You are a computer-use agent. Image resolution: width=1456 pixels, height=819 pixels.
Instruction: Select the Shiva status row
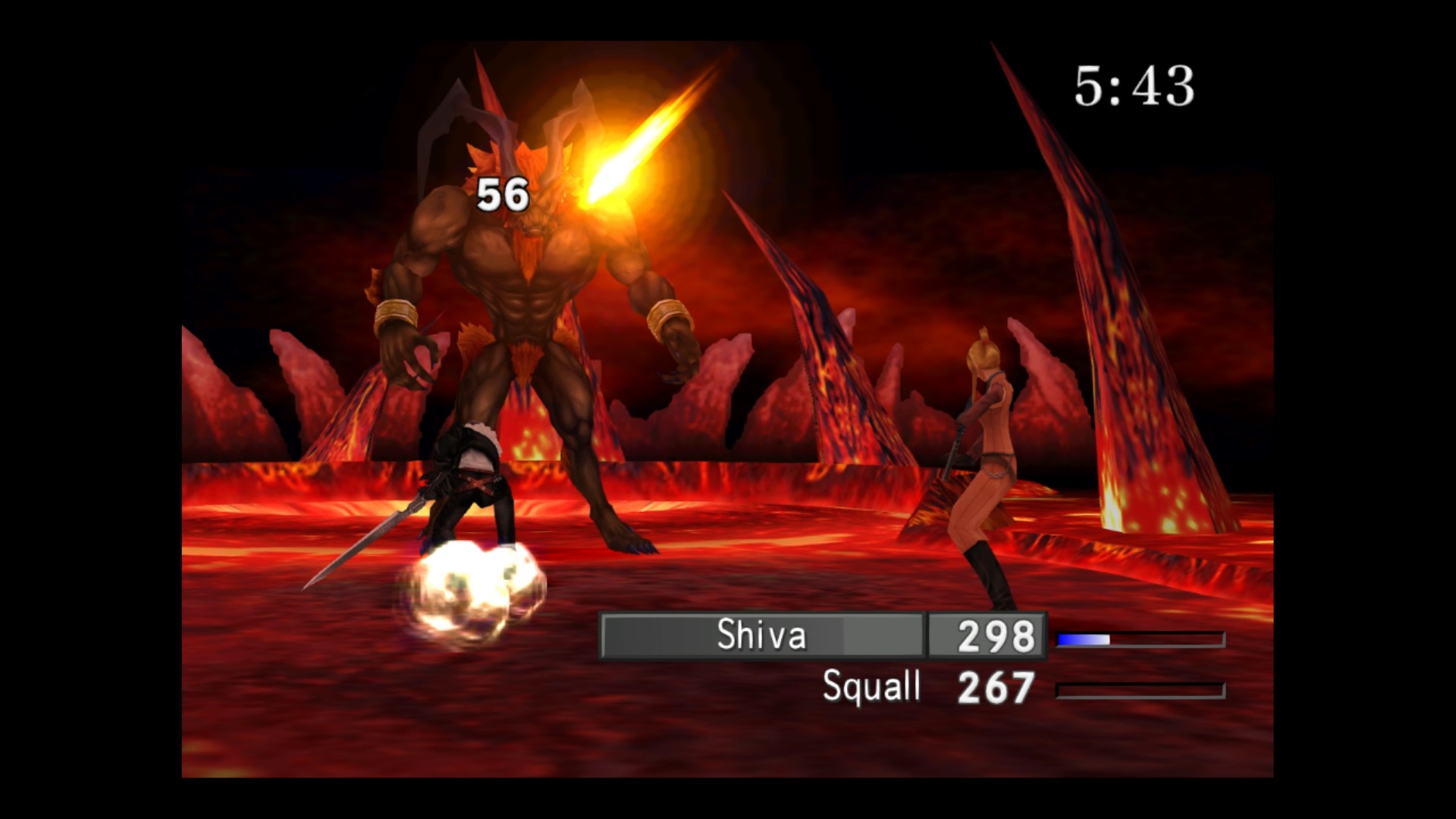tap(761, 635)
